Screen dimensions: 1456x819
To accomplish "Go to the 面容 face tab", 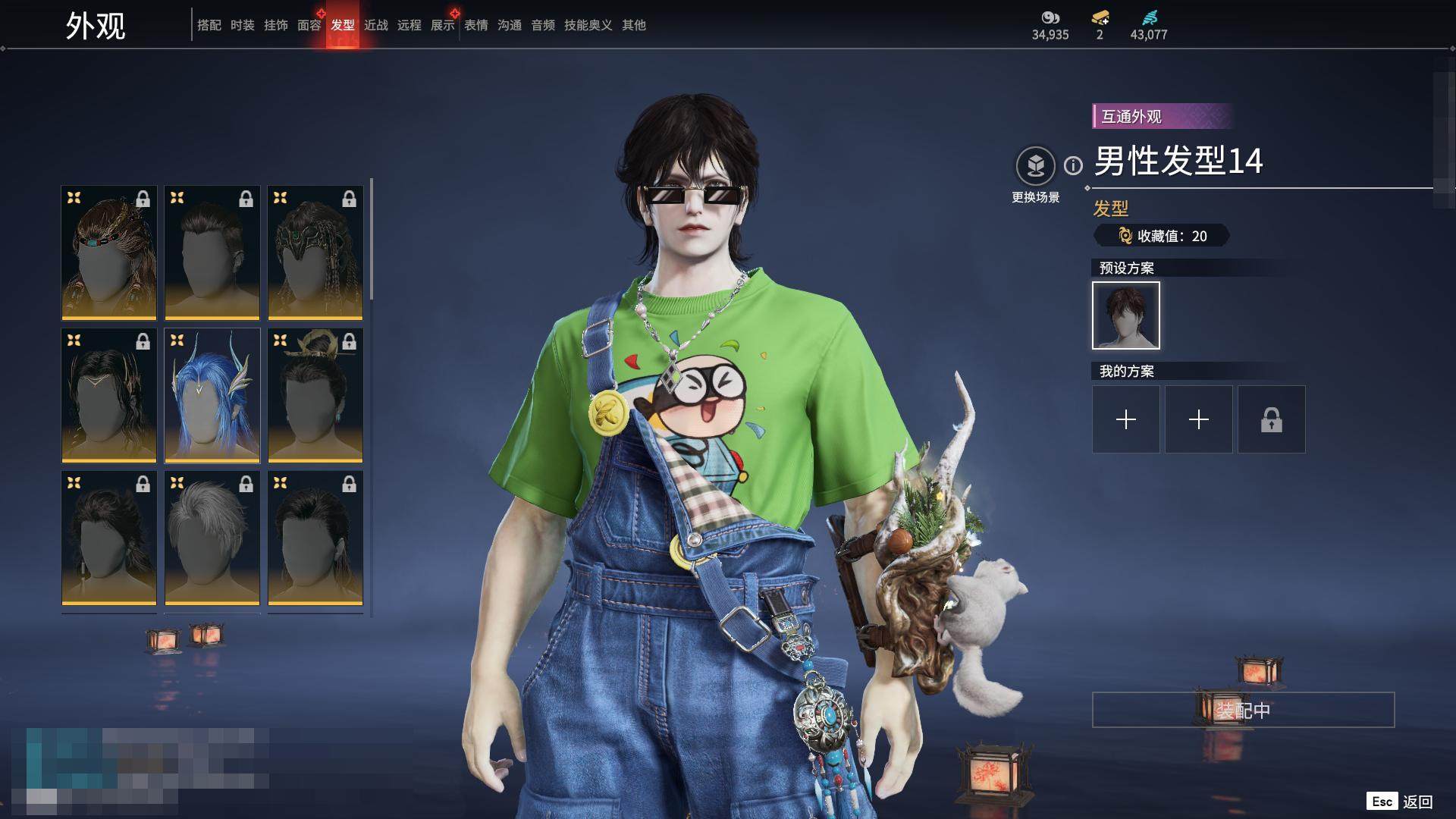I will coord(309,25).
